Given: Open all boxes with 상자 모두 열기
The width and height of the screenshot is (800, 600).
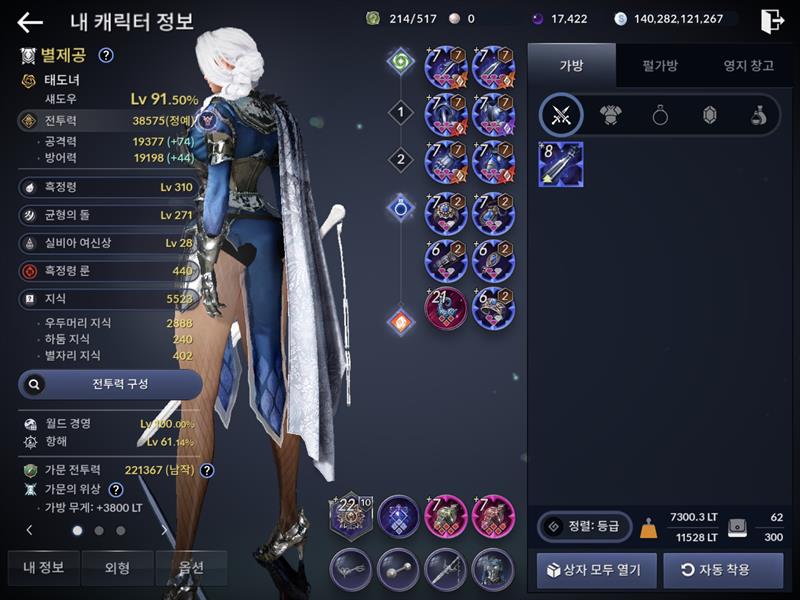Looking at the screenshot, I should [597, 570].
